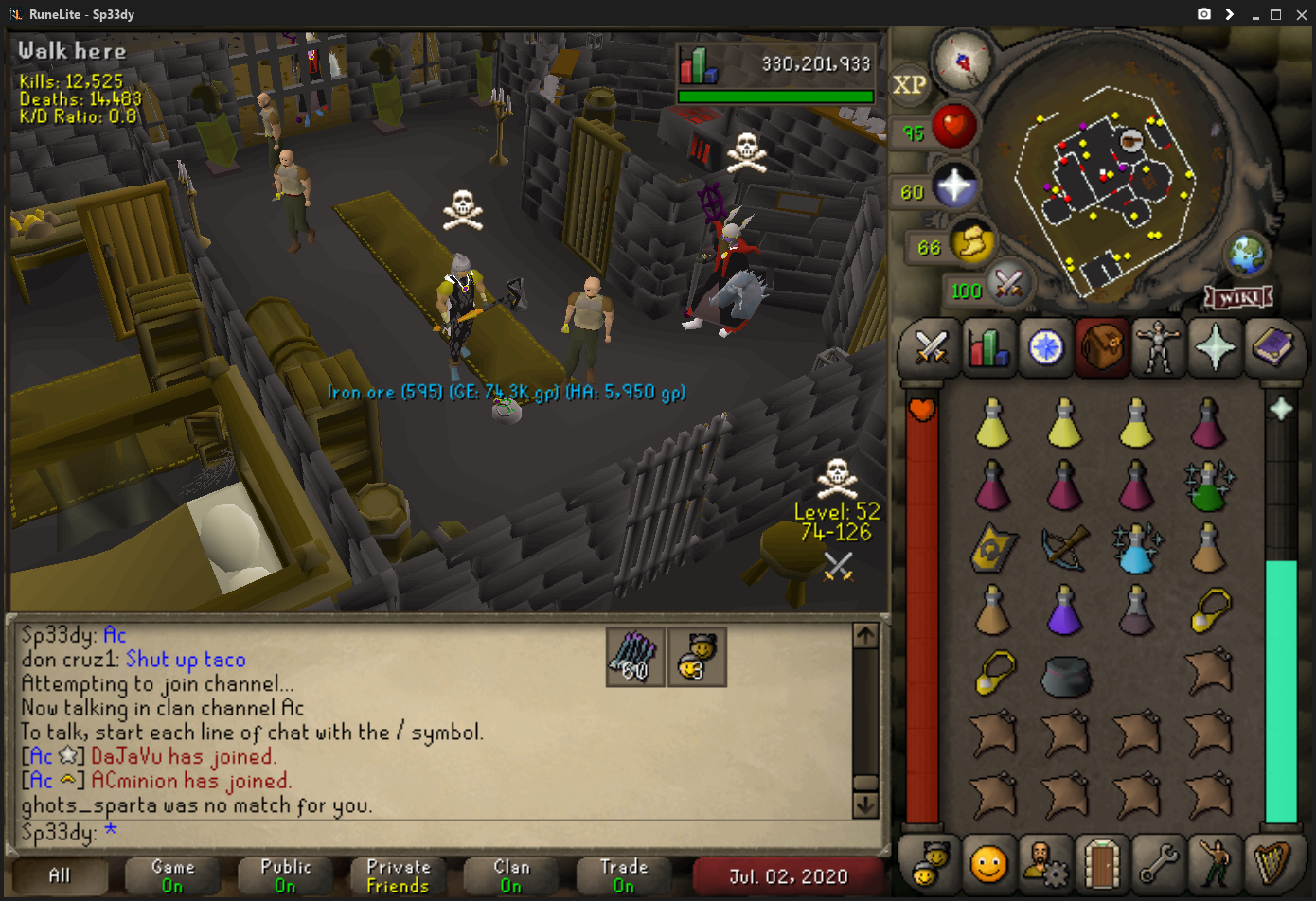Select the crossbow in the inventory
Viewport: 1316px width, 901px height.
point(1065,549)
